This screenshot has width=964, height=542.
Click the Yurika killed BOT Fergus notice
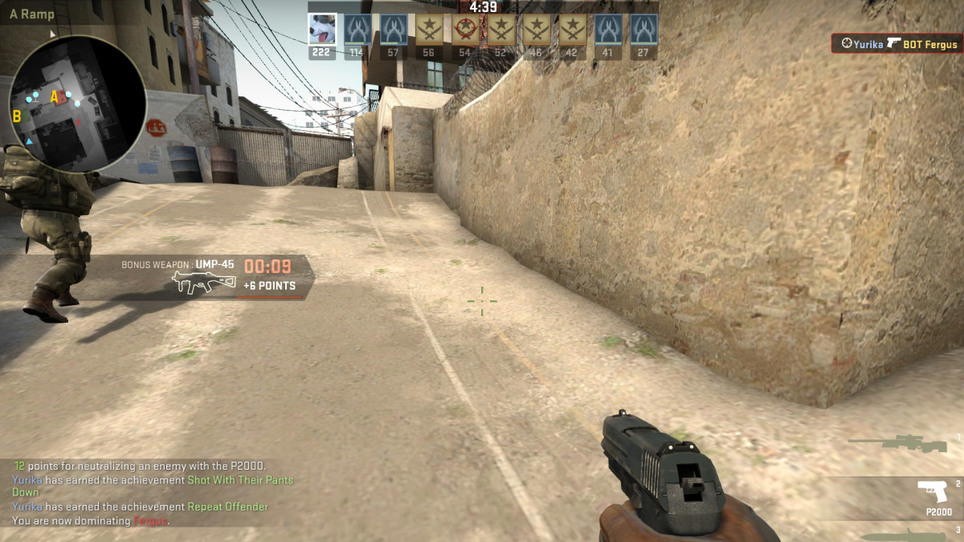point(896,44)
